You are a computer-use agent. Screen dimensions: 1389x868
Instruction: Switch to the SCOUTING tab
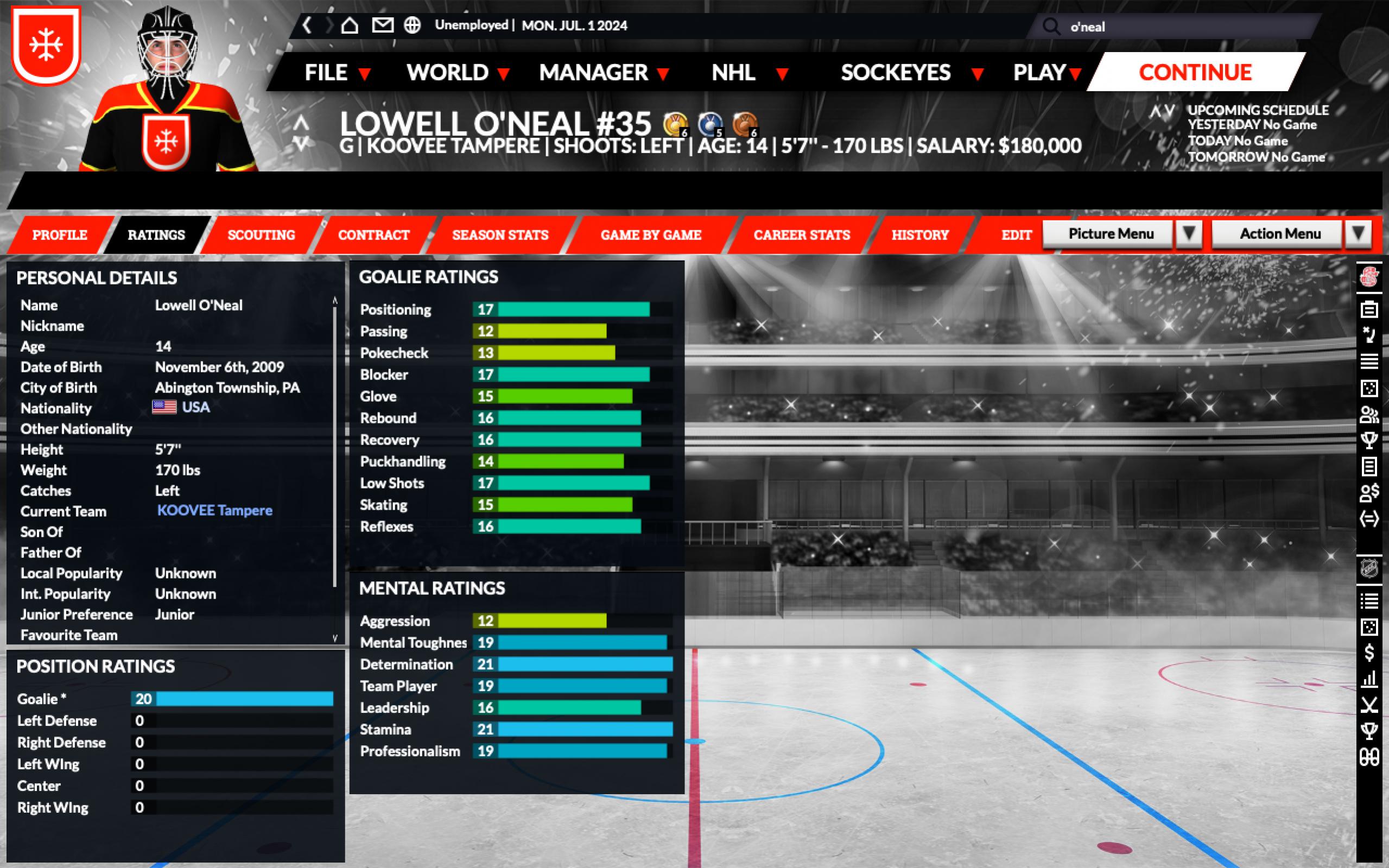[261, 235]
